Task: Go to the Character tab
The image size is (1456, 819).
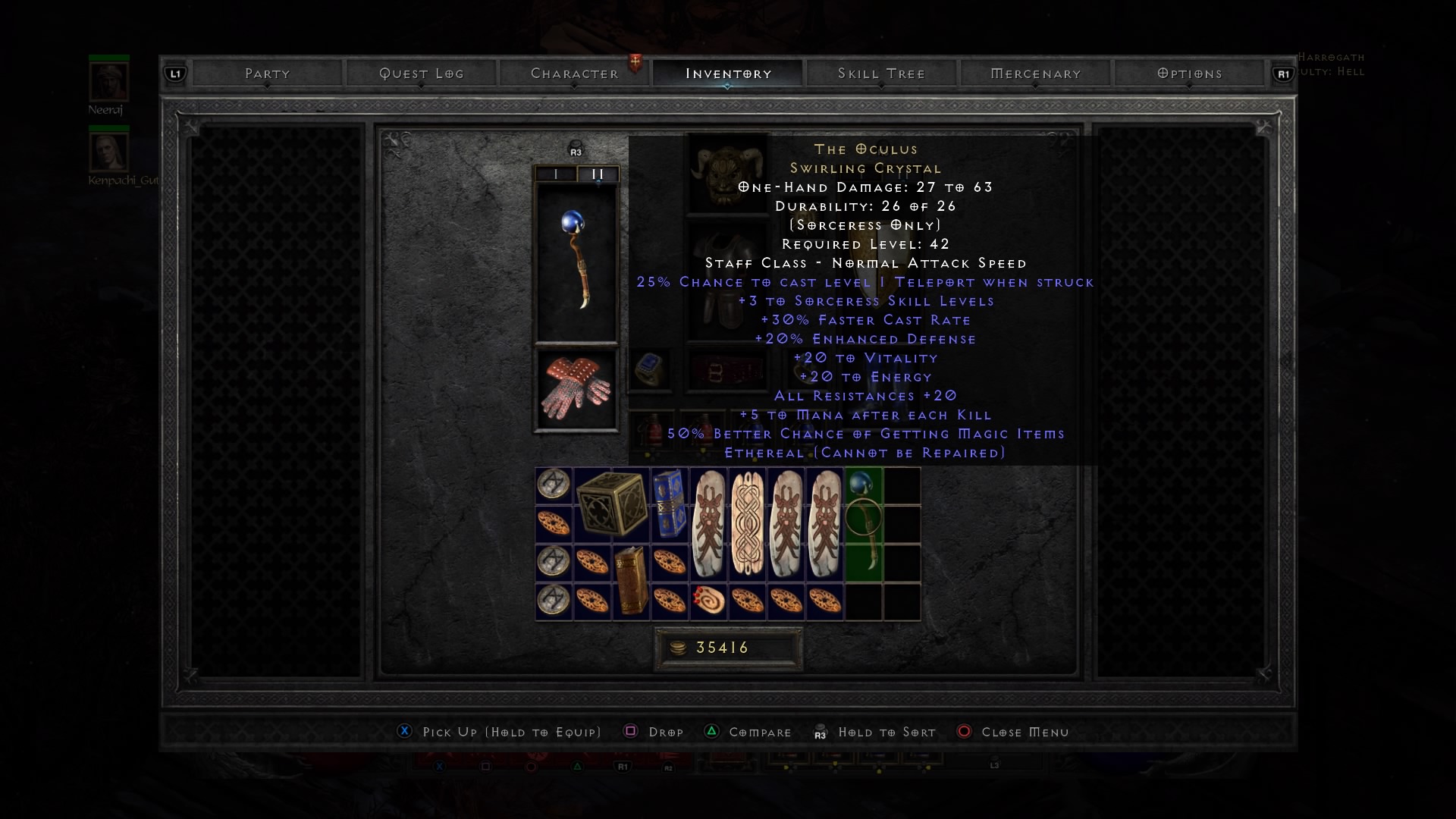Action: pos(574,74)
